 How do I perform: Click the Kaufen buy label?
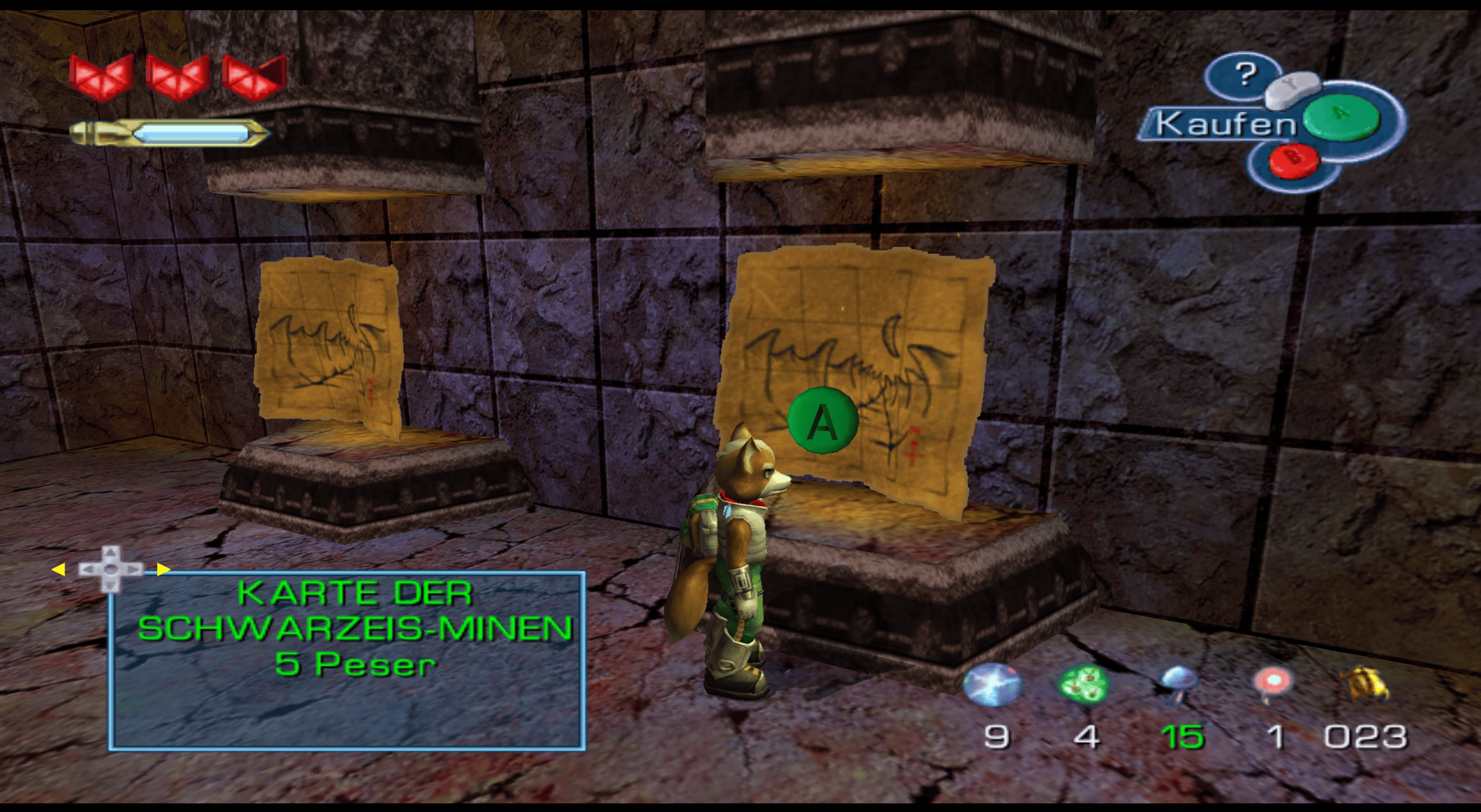[1224, 124]
